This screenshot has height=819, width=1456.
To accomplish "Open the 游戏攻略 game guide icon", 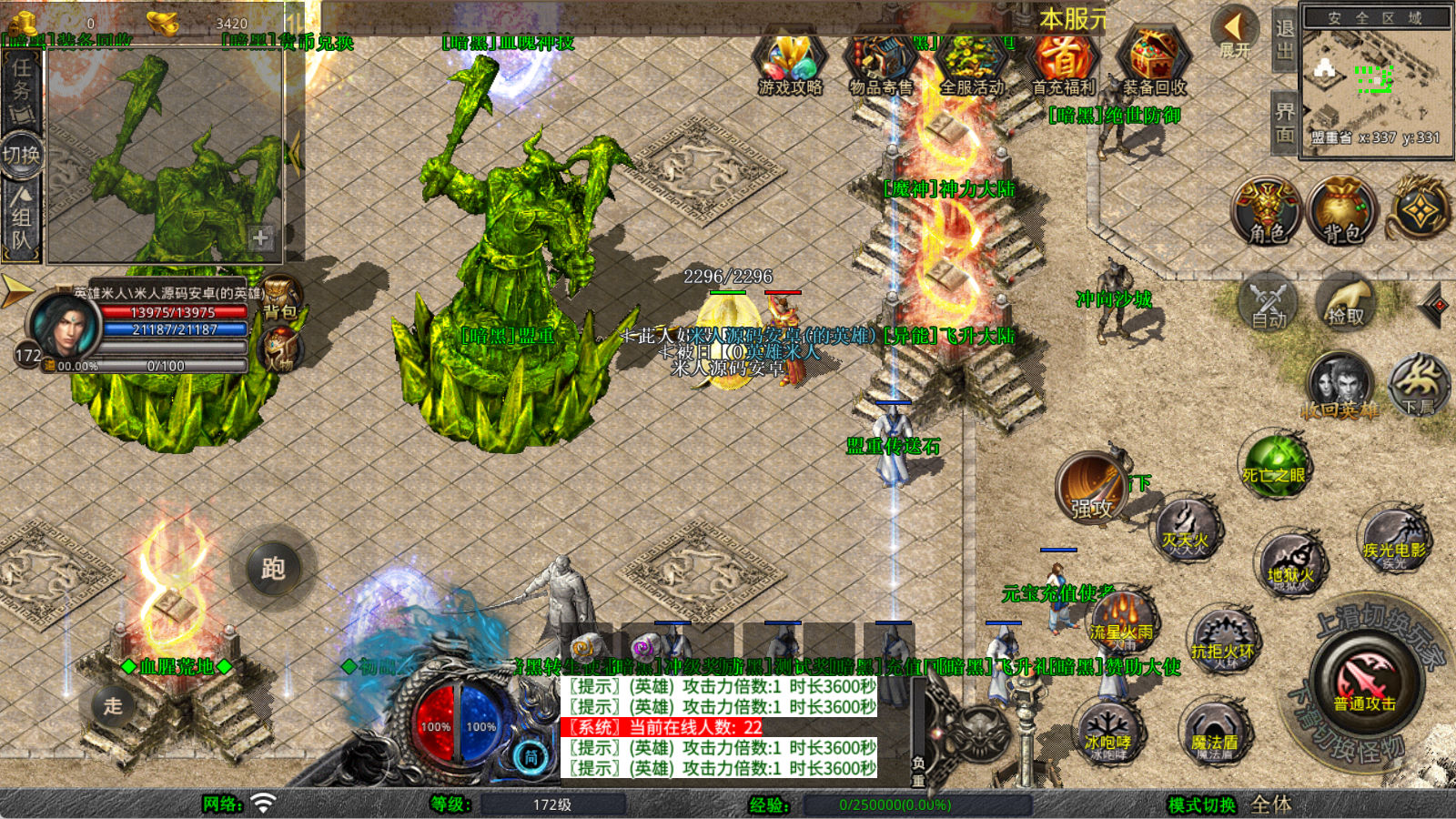I will (790, 64).
